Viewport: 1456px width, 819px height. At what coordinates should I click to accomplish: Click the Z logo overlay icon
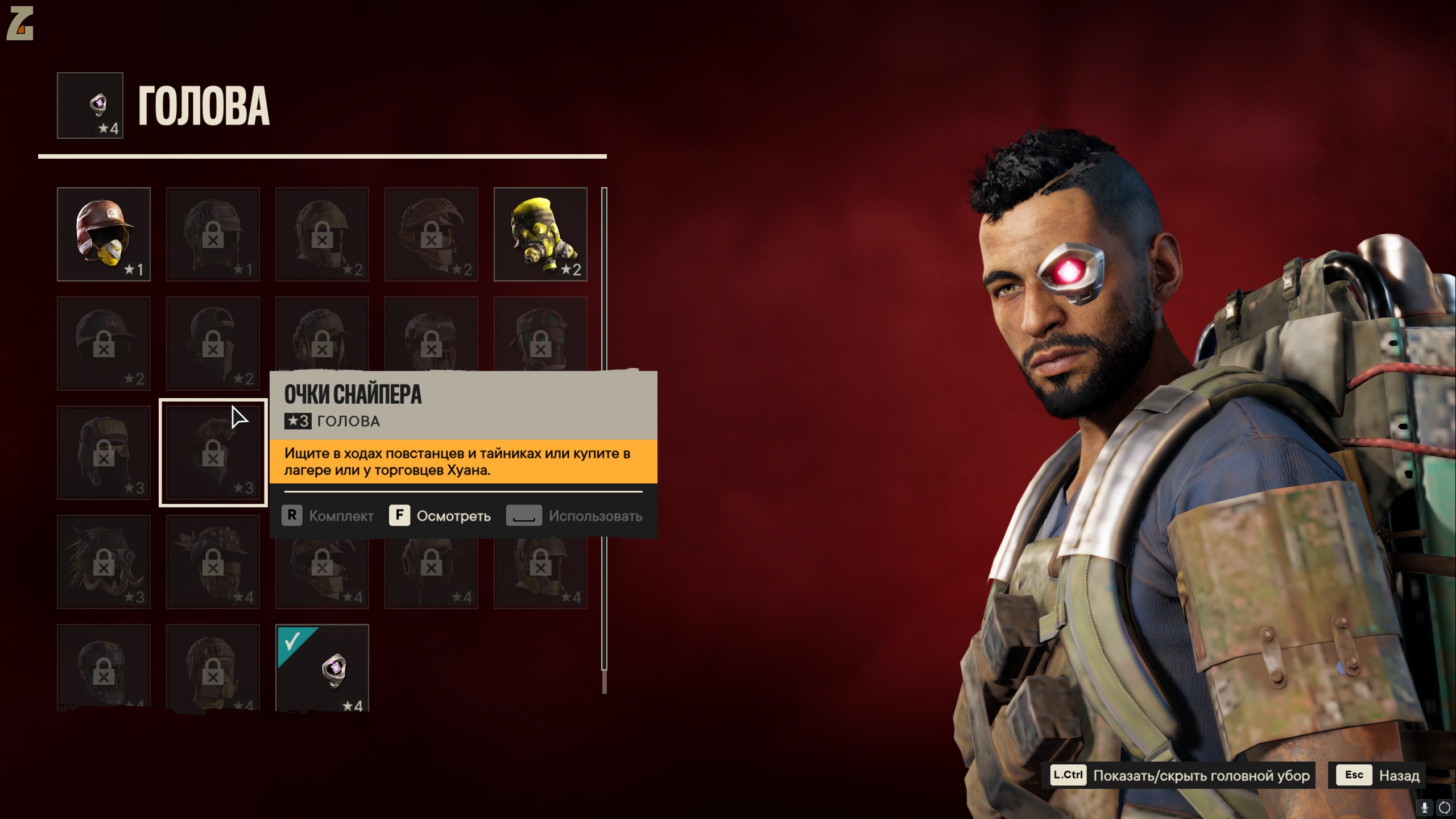tap(20, 23)
